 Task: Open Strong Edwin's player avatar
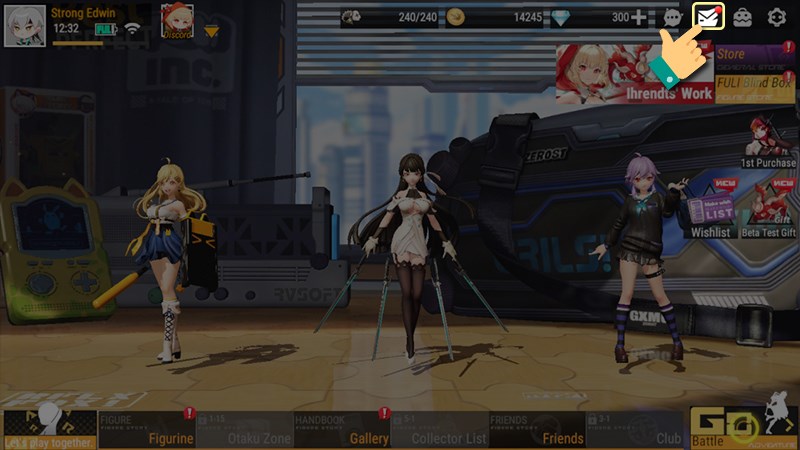click(x=25, y=25)
